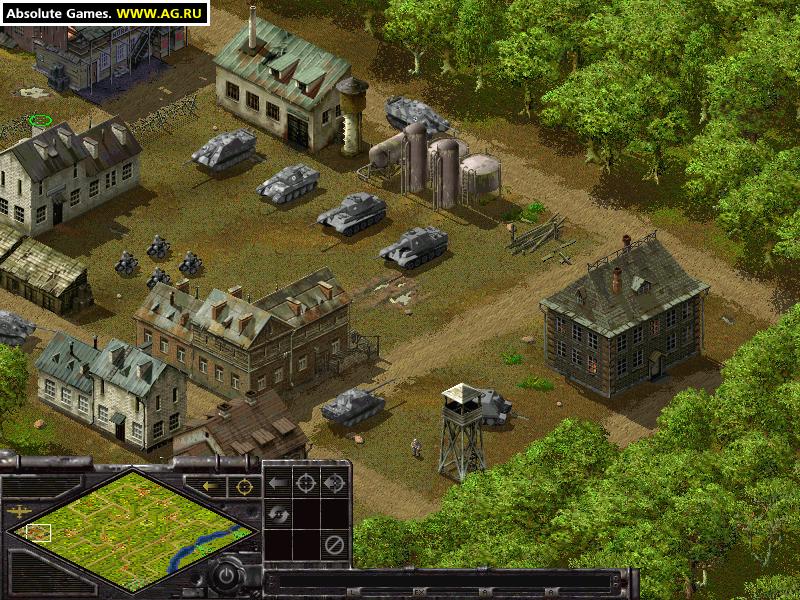Select the grey crosshair command

[306, 484]
